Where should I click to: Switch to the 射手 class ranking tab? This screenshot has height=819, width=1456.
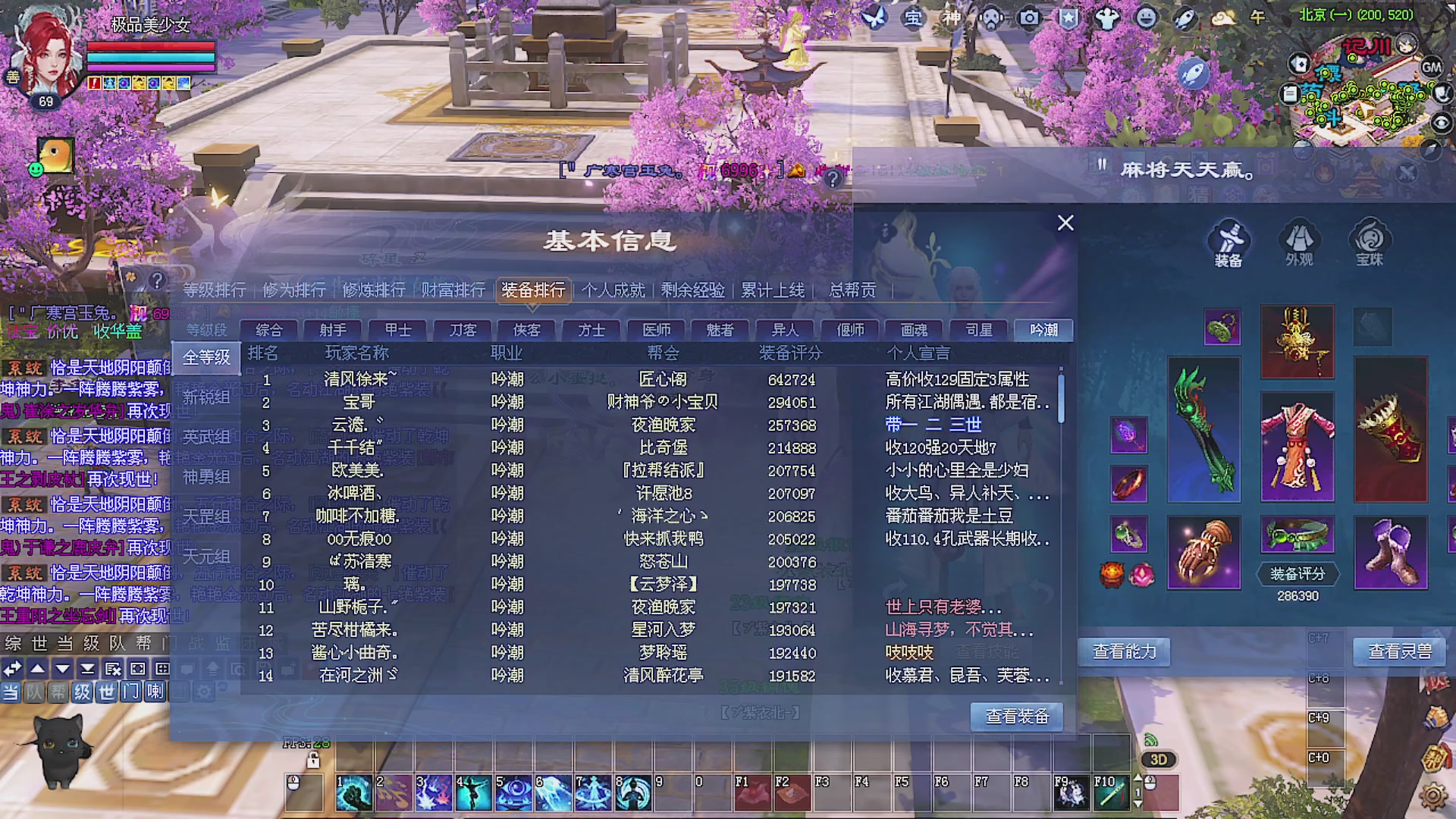[x=332, y=330]
